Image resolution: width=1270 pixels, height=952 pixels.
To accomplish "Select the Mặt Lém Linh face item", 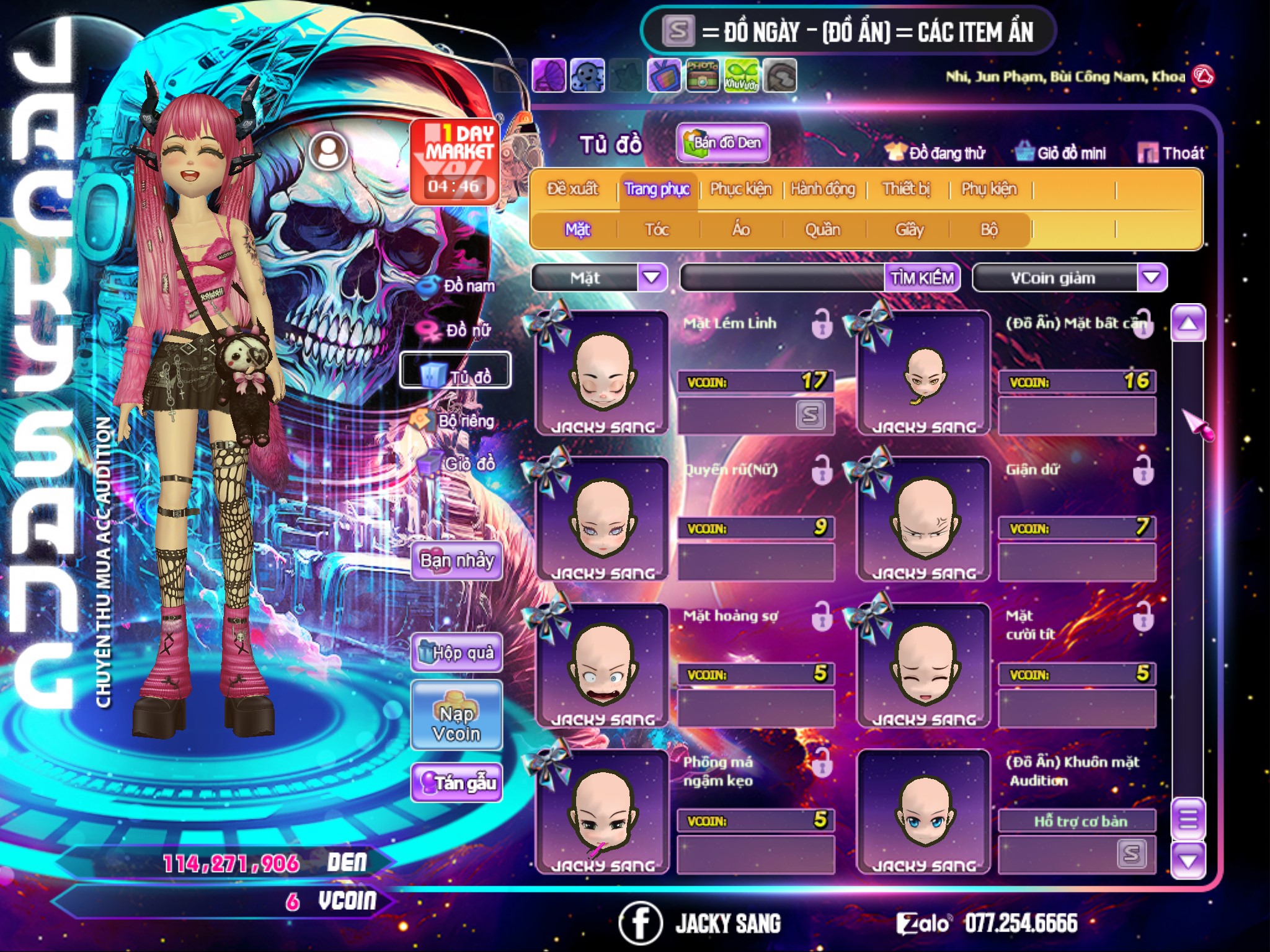I will [x=603, y=373].
